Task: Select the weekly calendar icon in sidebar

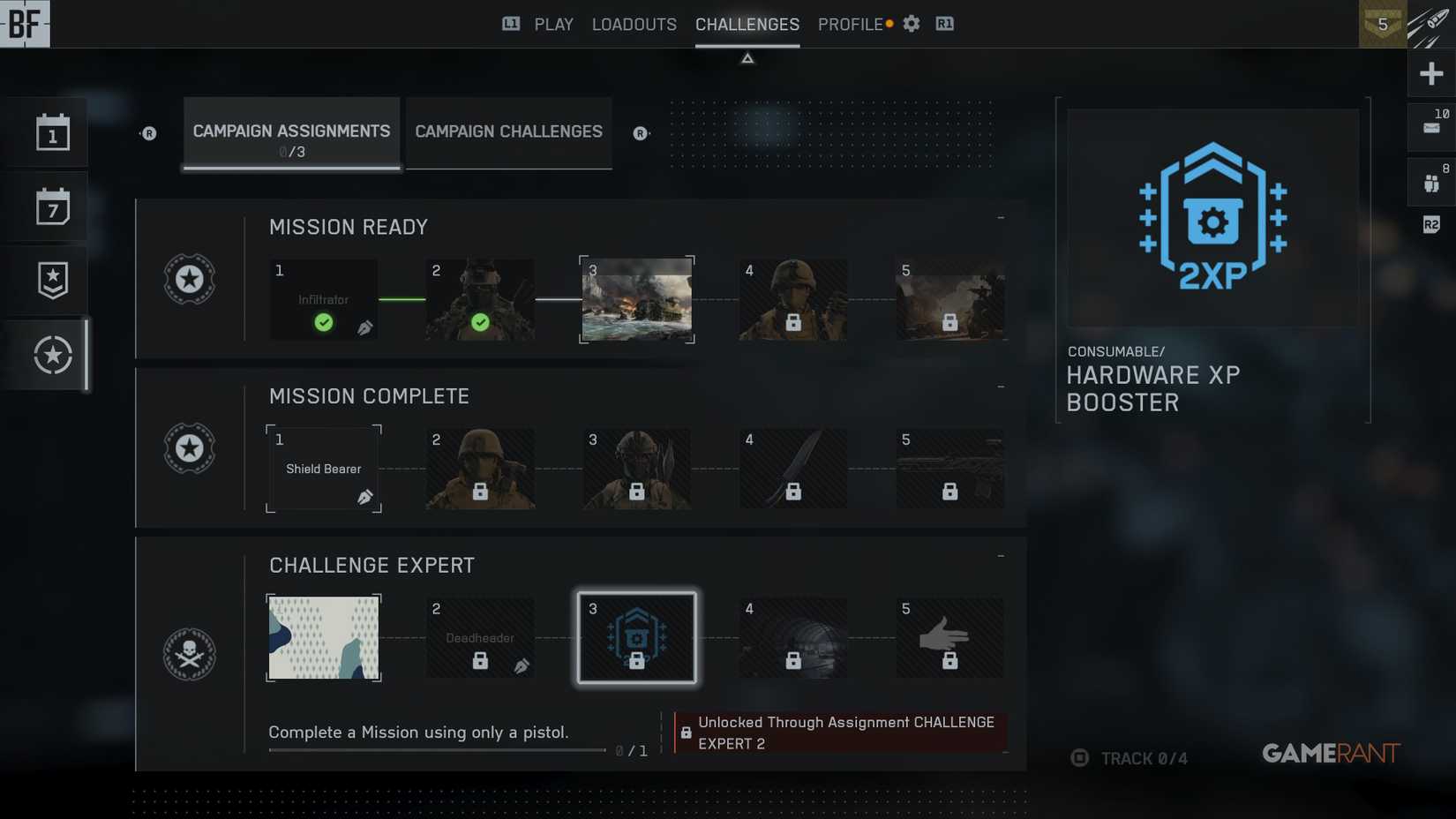Action: pyautogui.click(x=46, y=206)
